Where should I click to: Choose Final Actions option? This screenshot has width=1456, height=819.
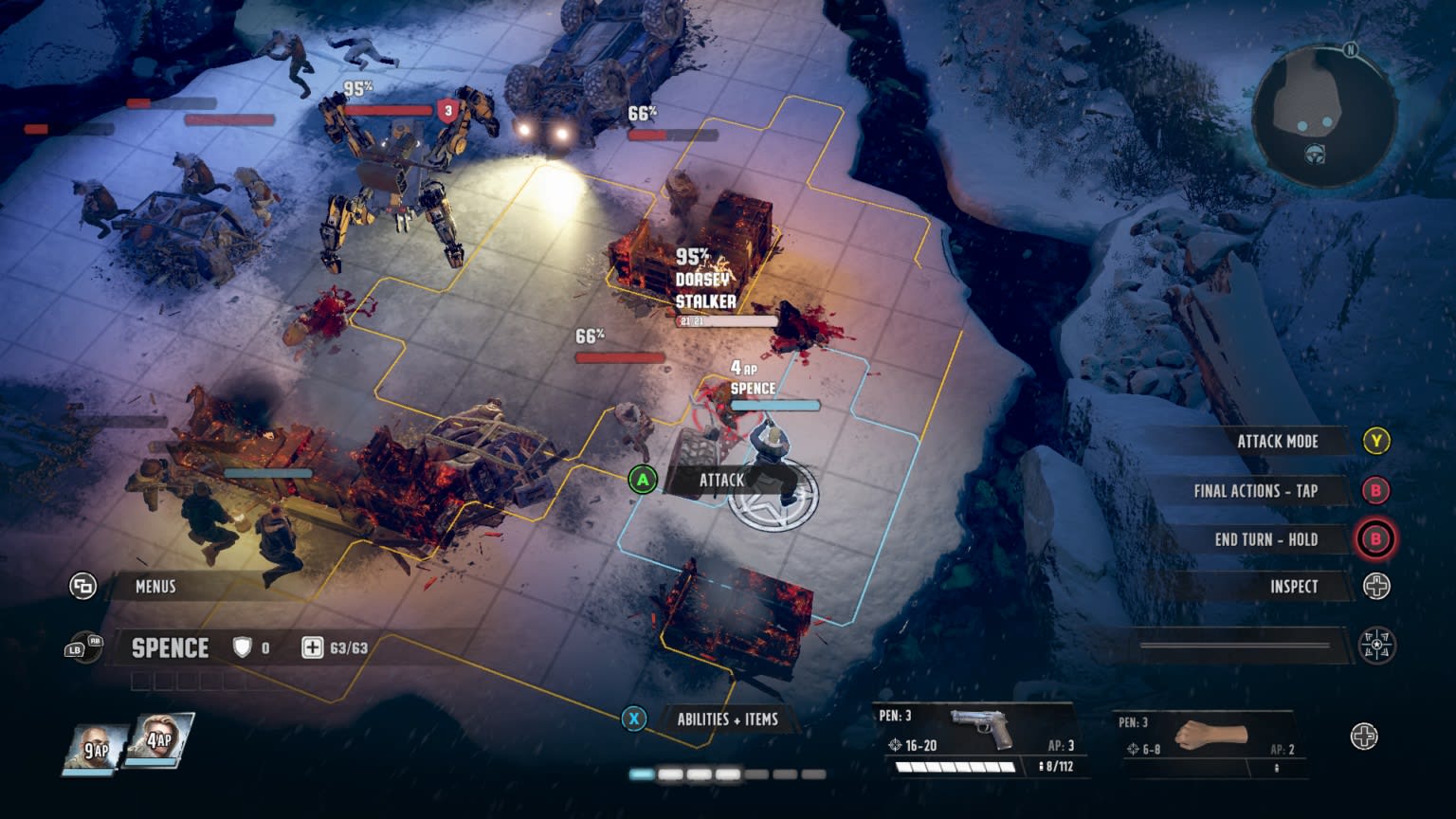[x=1254, y=491]
